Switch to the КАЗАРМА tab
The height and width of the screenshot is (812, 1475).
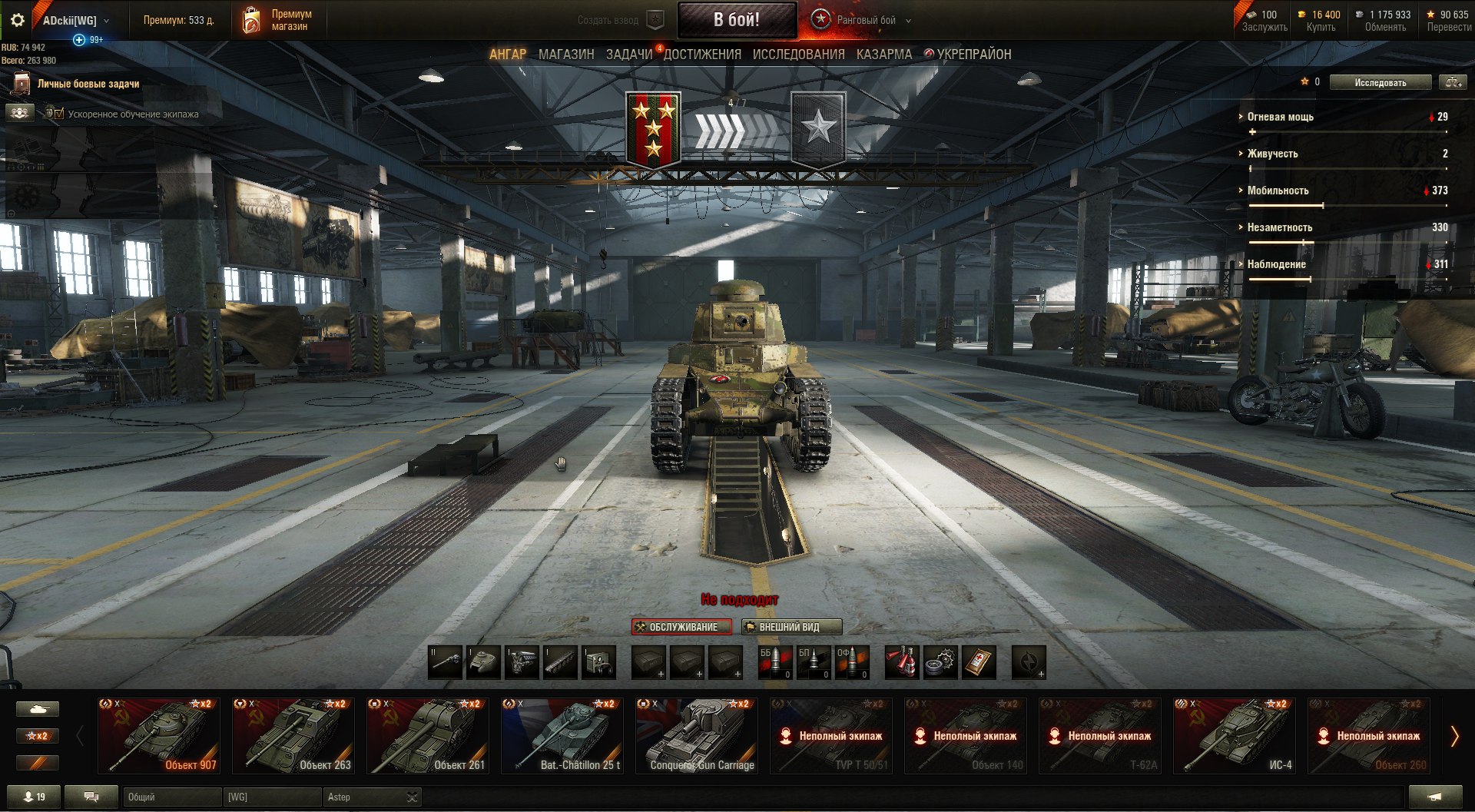click(x=884, y=55)
